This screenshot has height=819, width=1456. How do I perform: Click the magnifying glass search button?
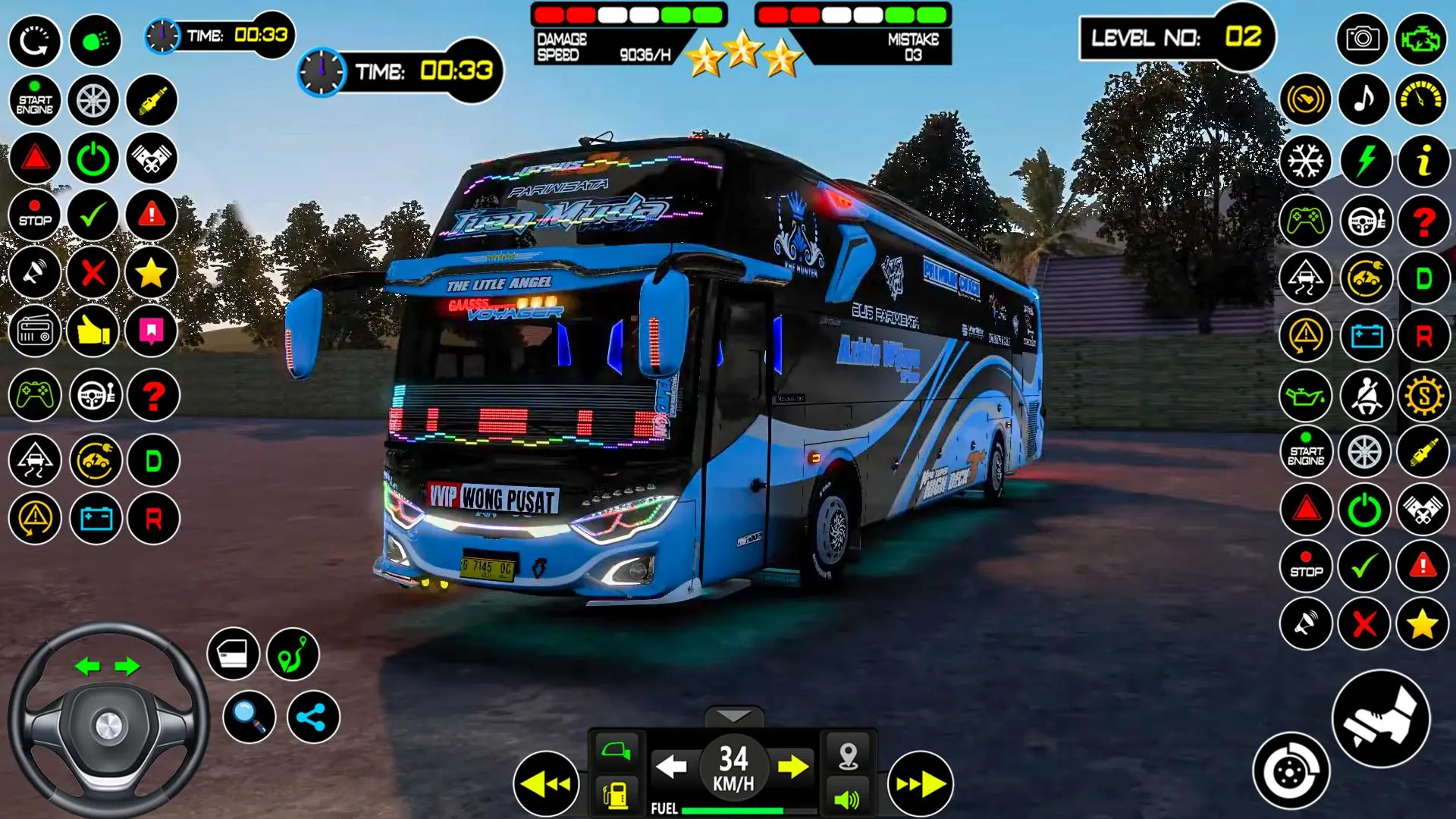[x=249, y=717]
